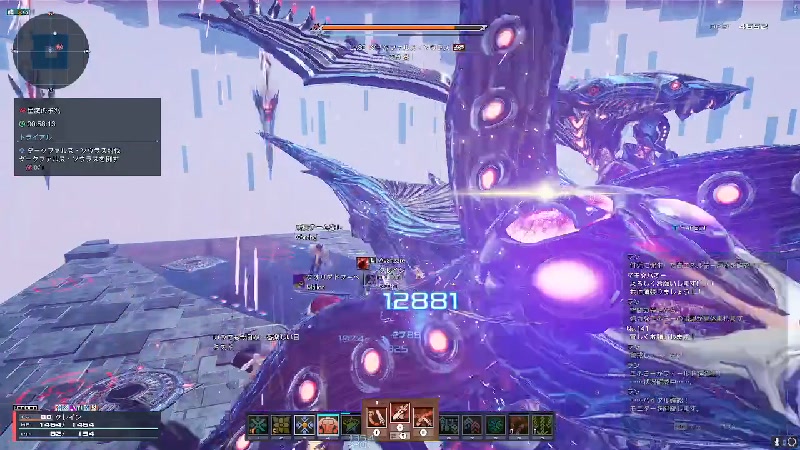Choose the right weapon palette slot

[x=423, y=414]
